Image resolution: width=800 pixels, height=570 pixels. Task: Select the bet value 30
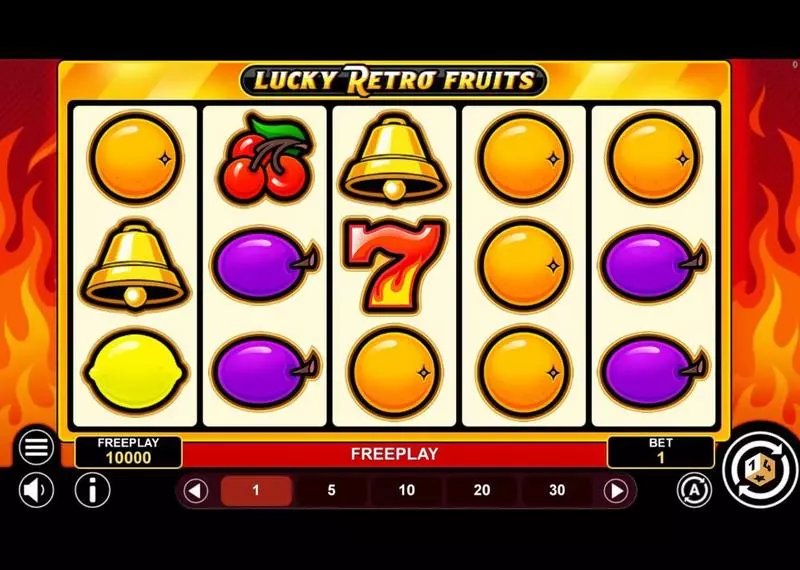click(557, 491)
